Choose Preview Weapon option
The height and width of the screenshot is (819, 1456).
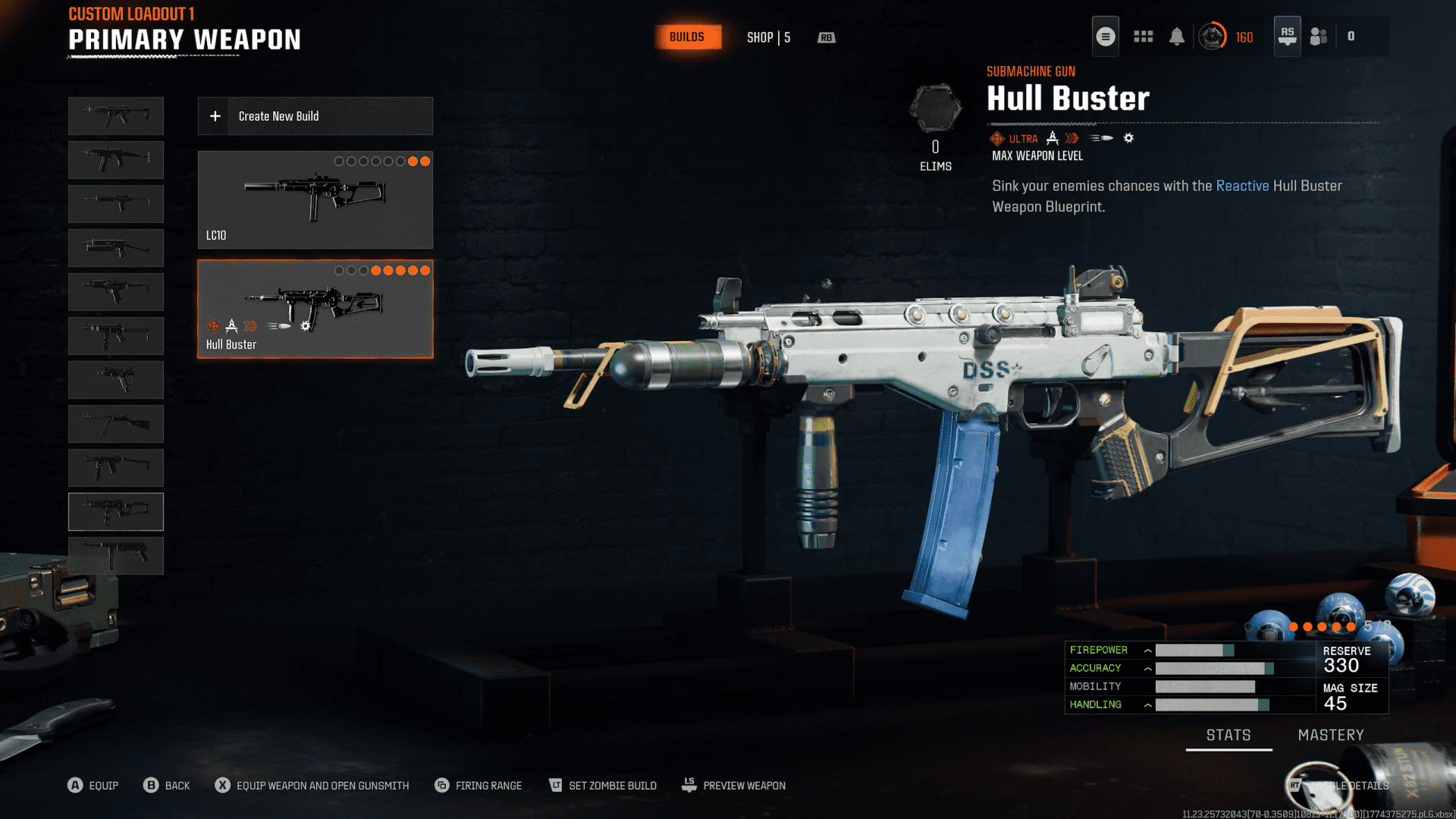(x=733, y=786)
